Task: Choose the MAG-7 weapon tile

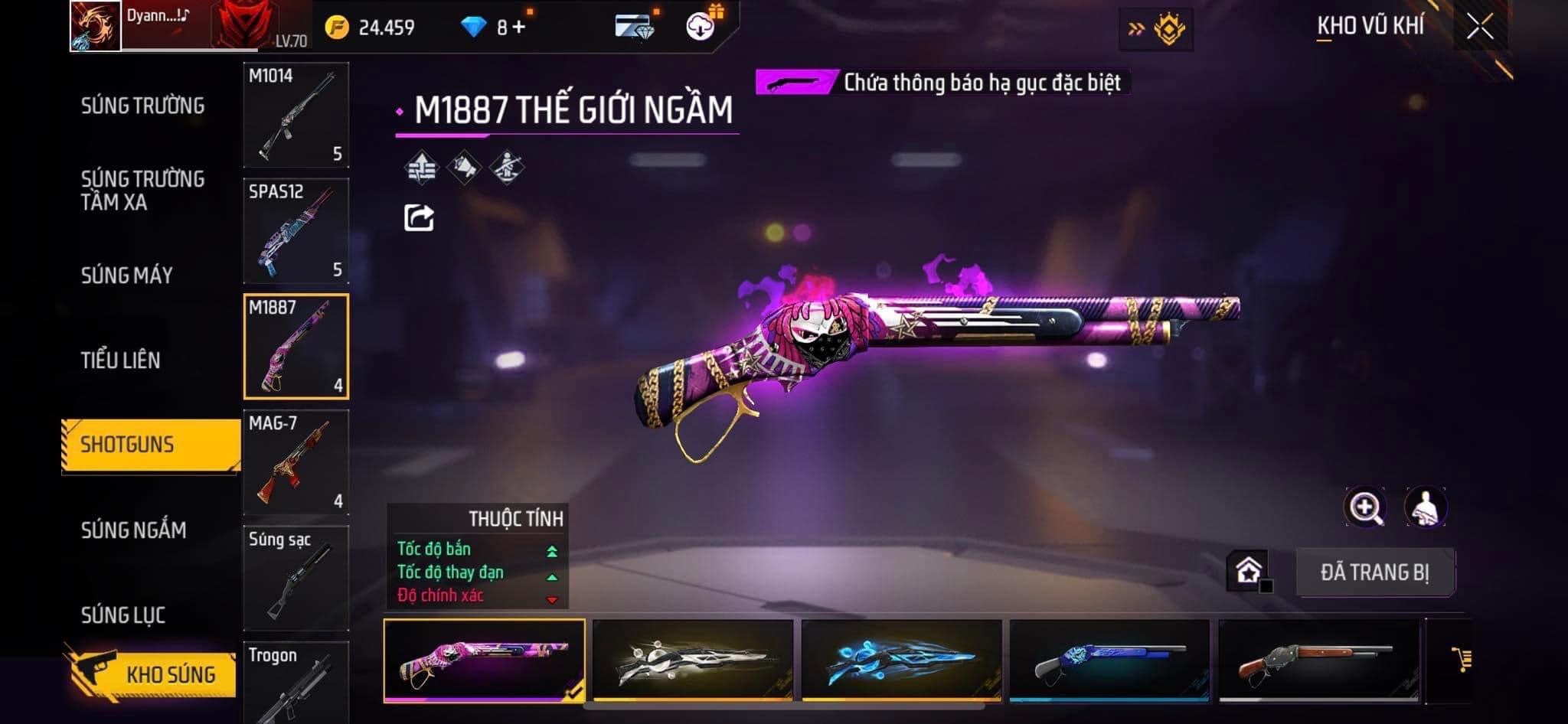Action: click(x=296, y=462)
